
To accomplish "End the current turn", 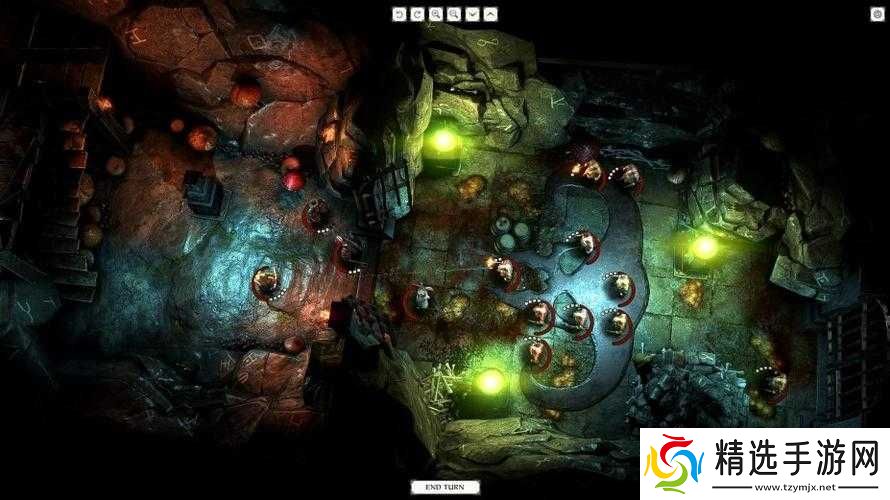I will (444, 487).
